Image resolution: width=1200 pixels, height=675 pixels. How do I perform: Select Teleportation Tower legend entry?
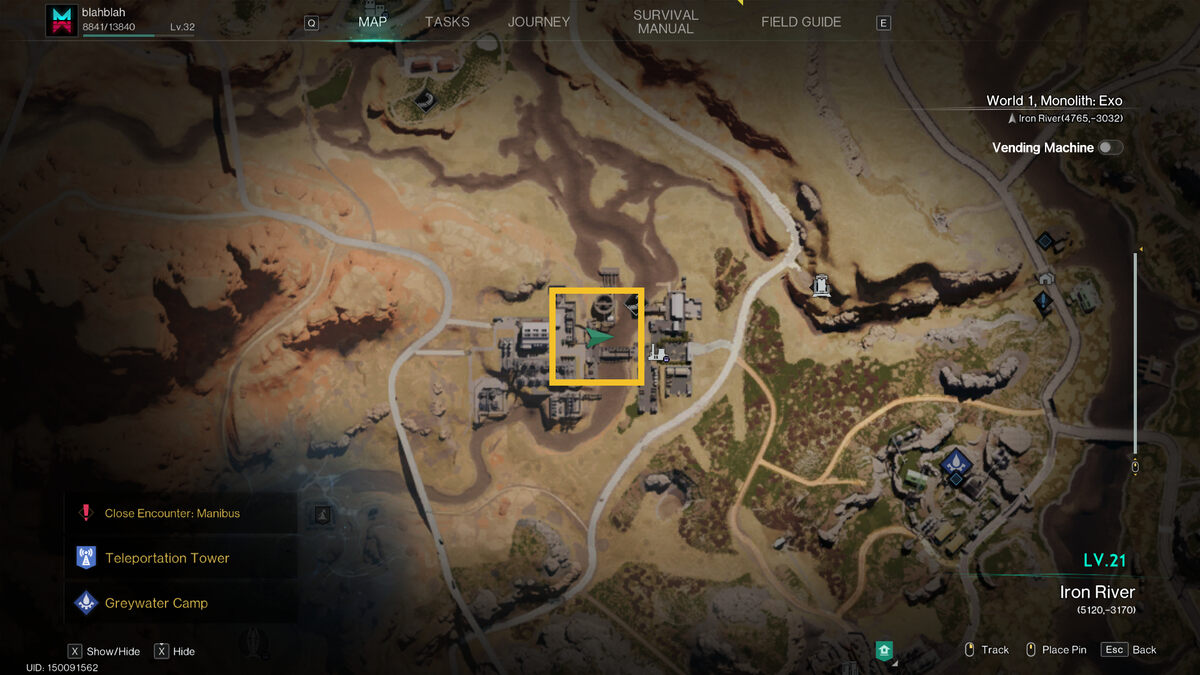[167, 558]
